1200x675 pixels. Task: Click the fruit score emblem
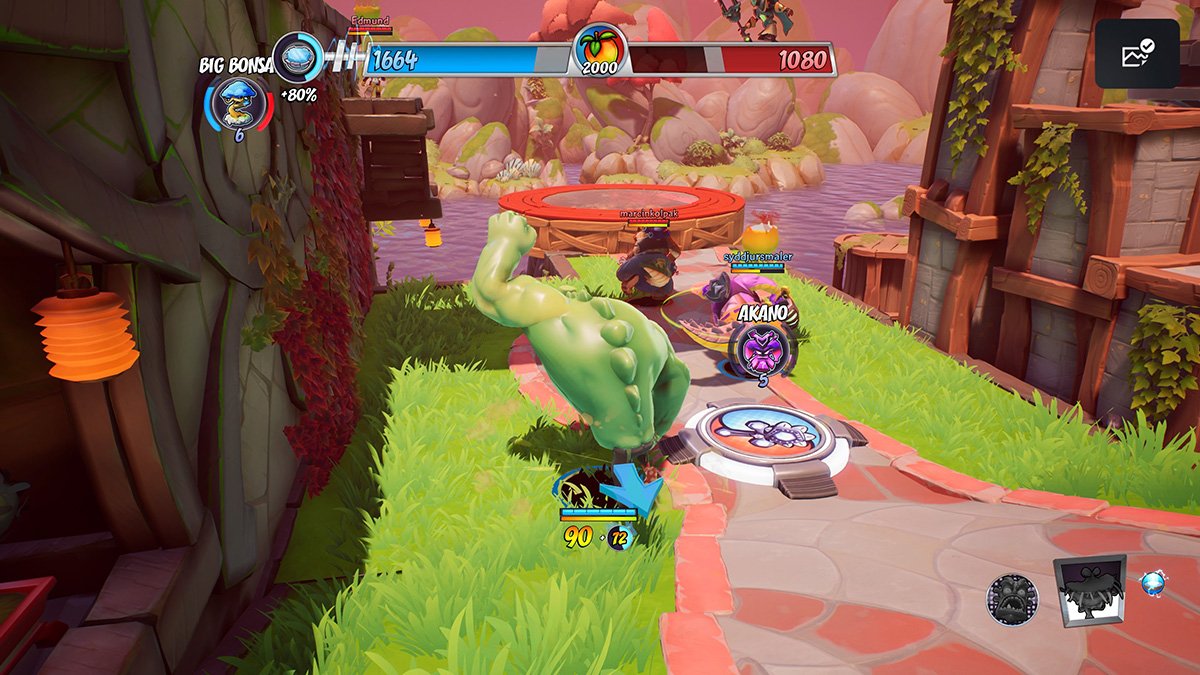point(598,52)
